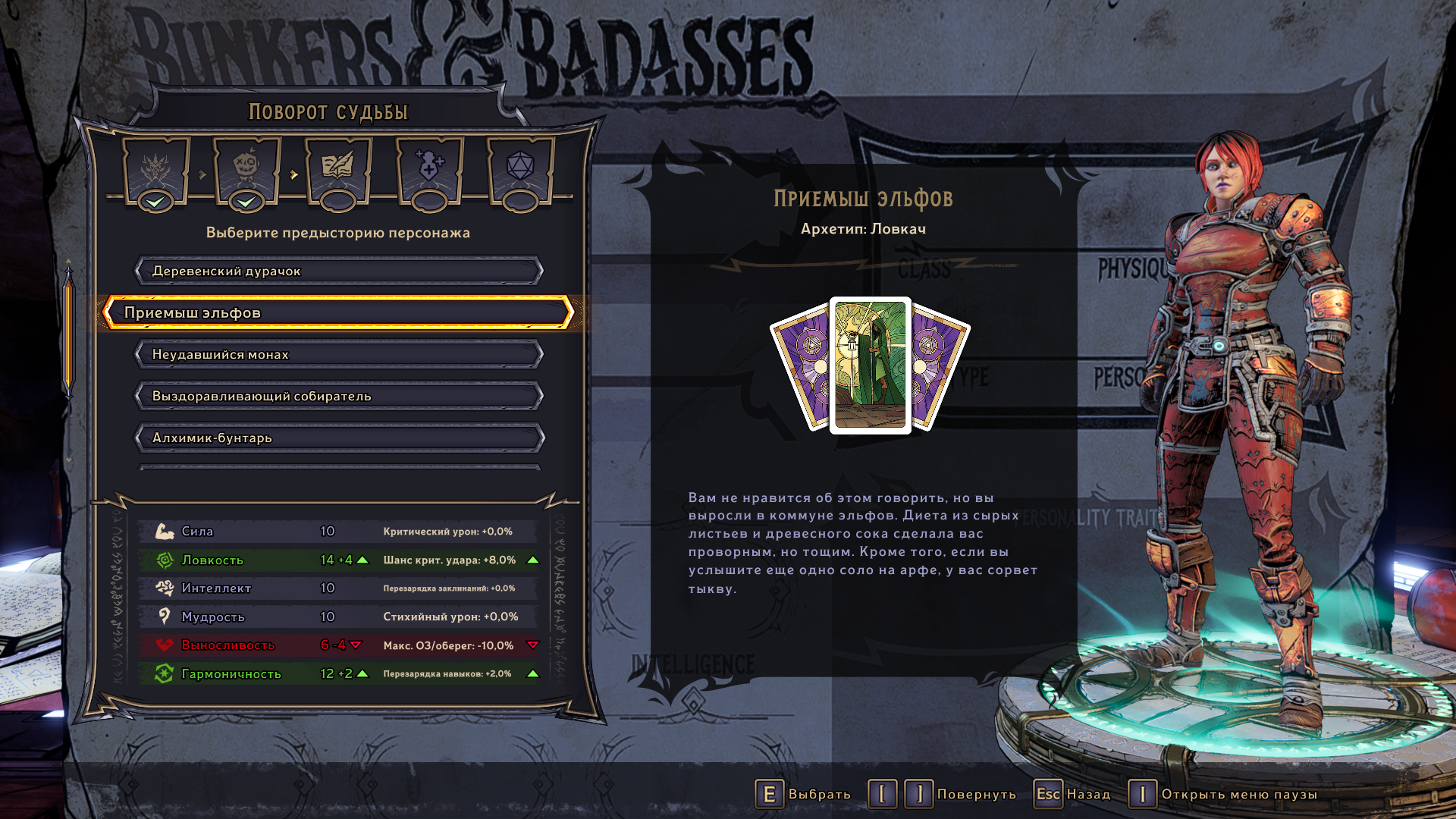1456x819 pixels.
Task: Click the green hooded elf tarot card
Action: [870, 365]
